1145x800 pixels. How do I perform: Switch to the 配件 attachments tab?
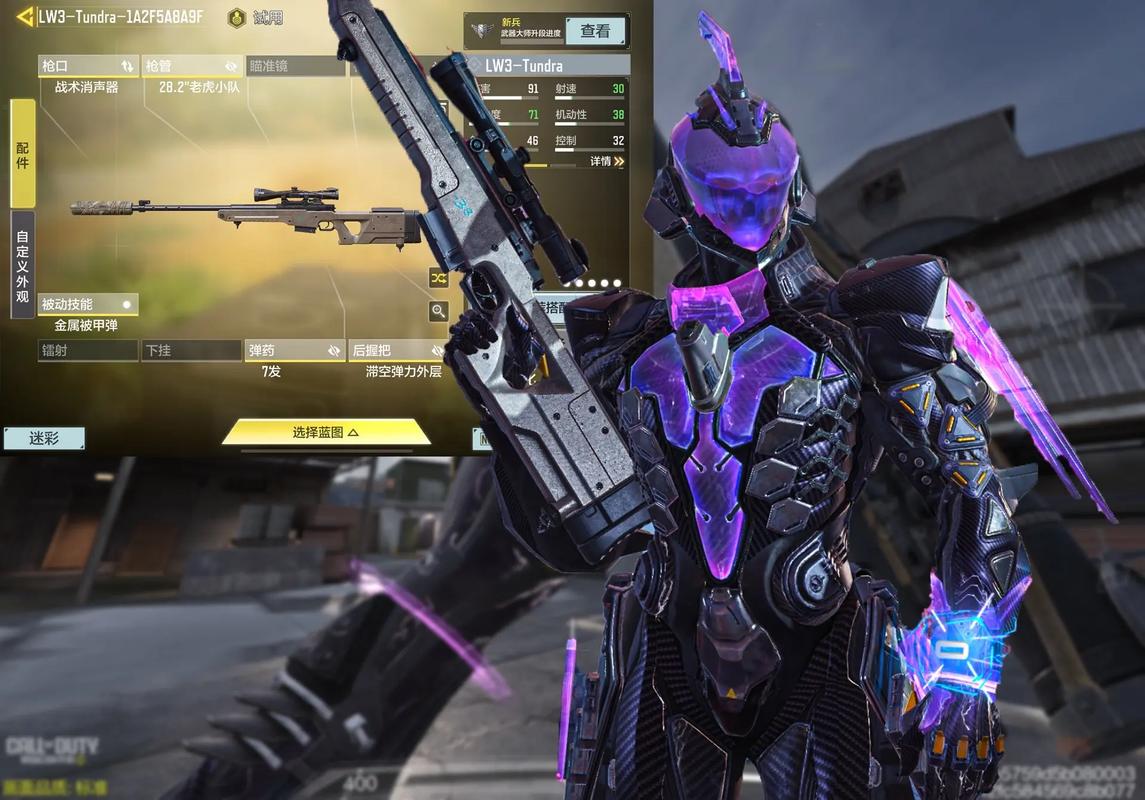coord(23,150)
